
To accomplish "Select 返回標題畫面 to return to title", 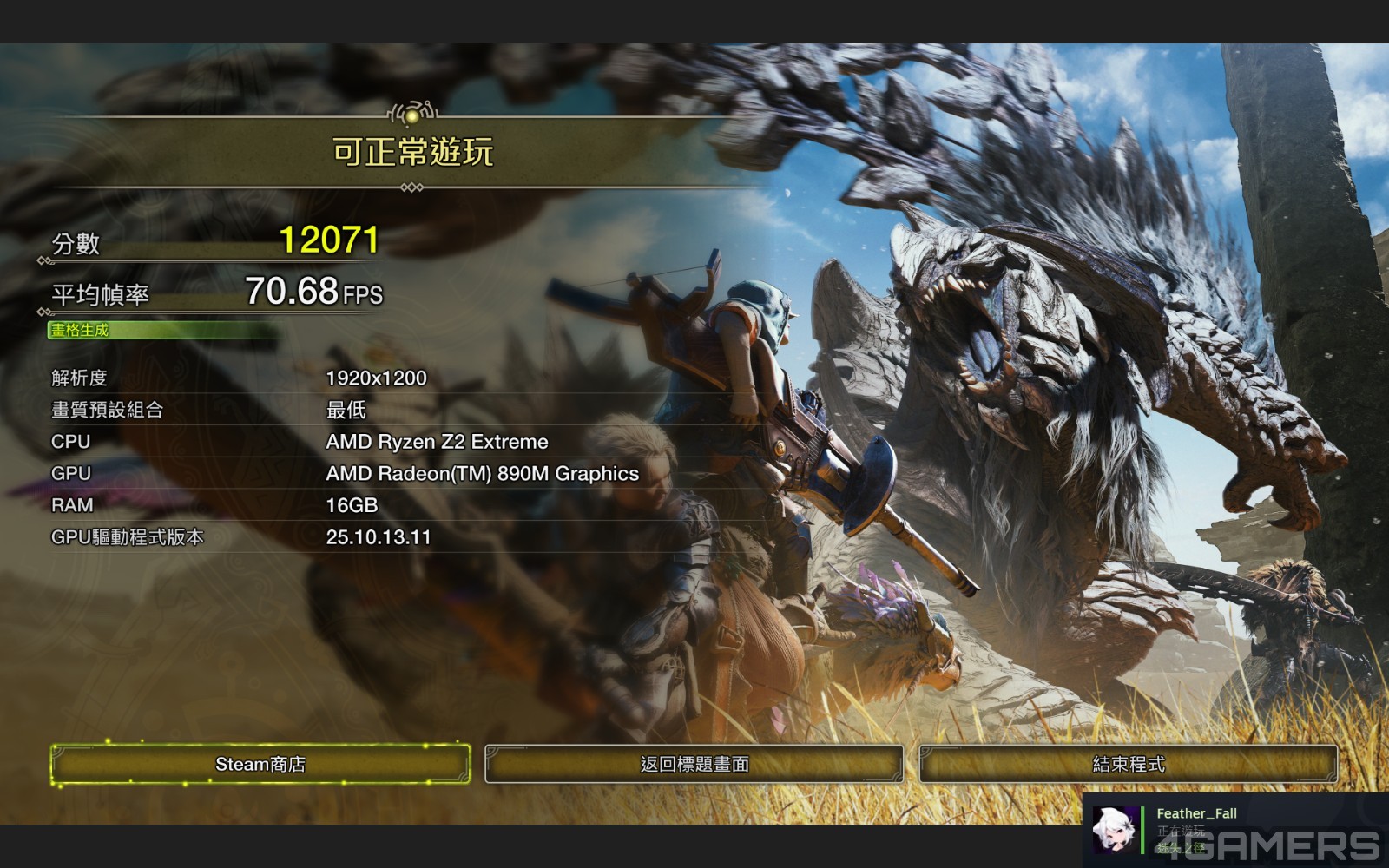I will point(694,765).
